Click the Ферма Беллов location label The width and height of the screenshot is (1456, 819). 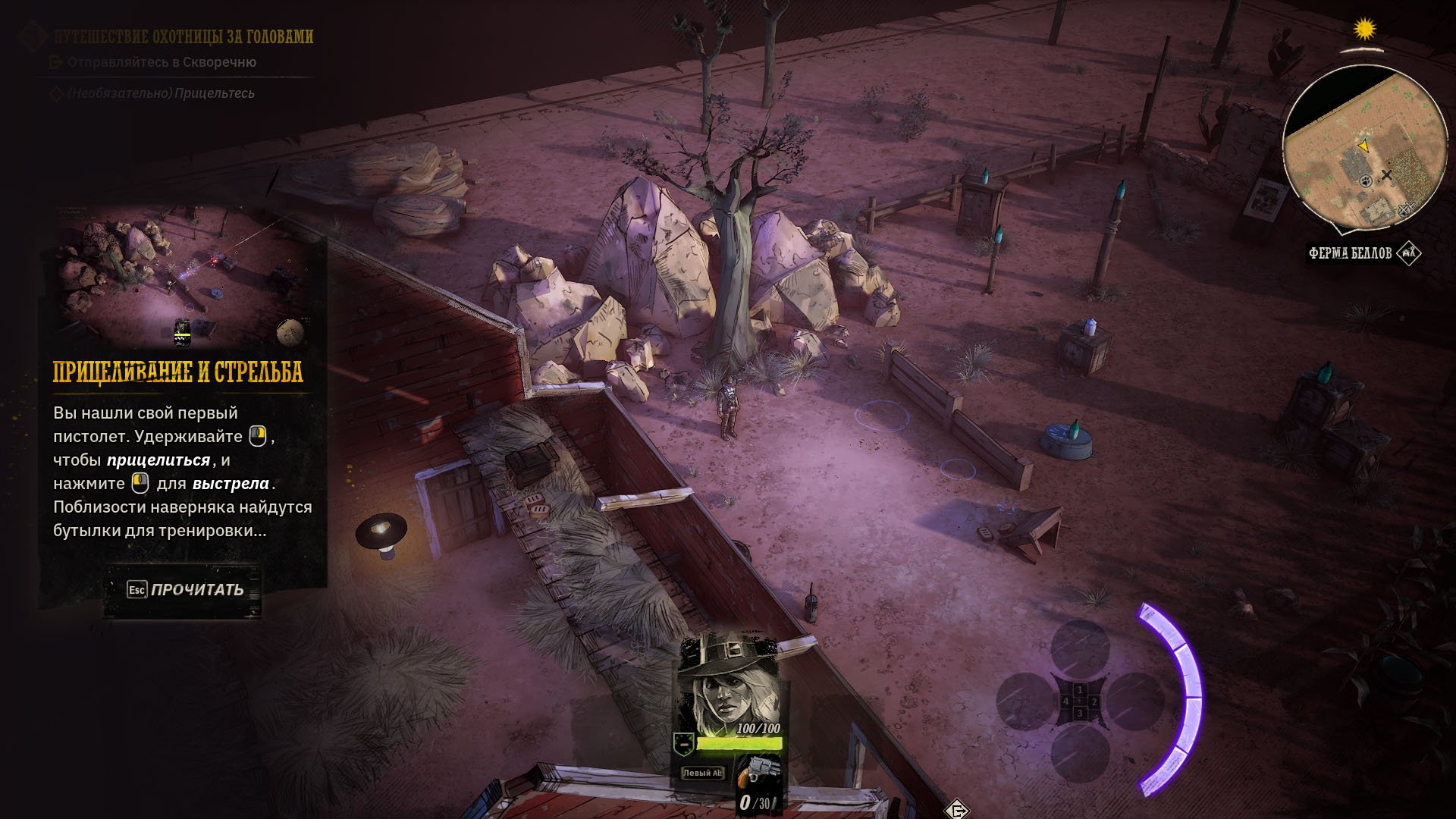(x=1351, y=253)
